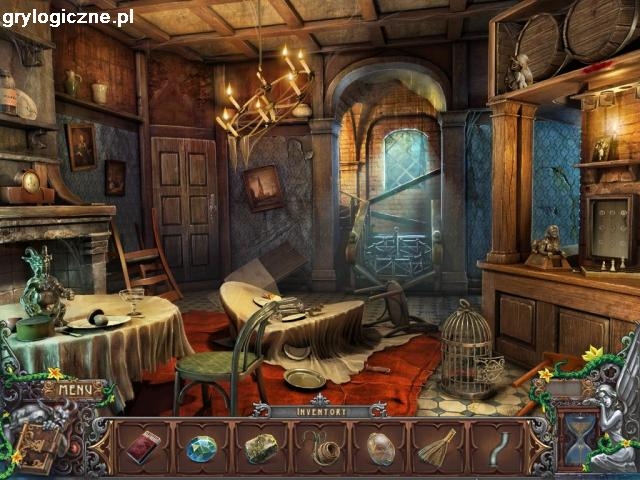Pick the straw whisk broom slot
Screen dimensions: 640x480
[x=437, y=446]
